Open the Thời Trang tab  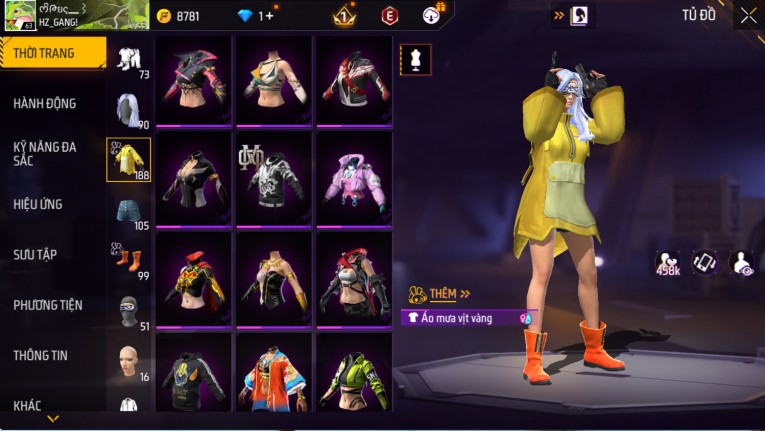tap(52, 53)
